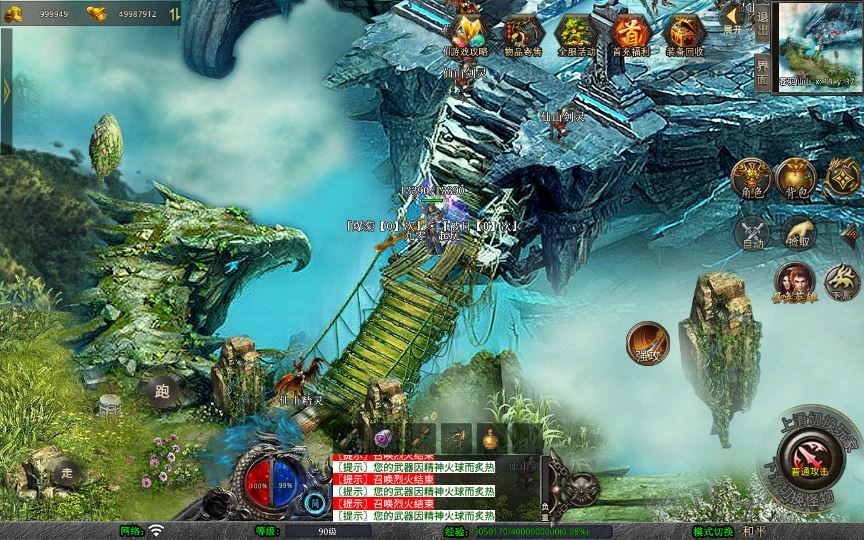This screenshot has height=540, width=864.
Task: Open the 全服活动 server events icon
Action: pos(575,35)
